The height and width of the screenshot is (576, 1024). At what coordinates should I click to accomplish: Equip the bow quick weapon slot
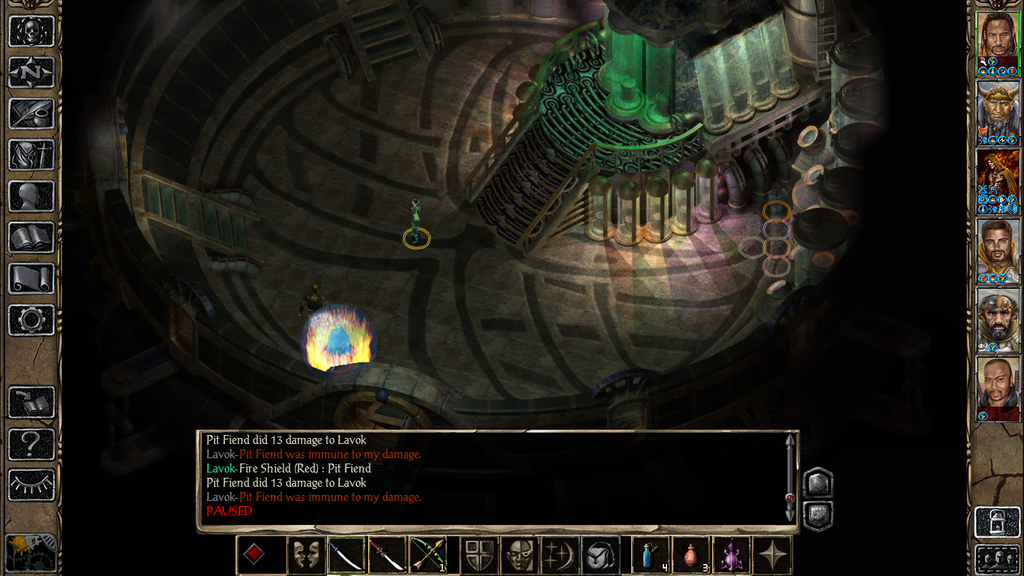(428, 555)
